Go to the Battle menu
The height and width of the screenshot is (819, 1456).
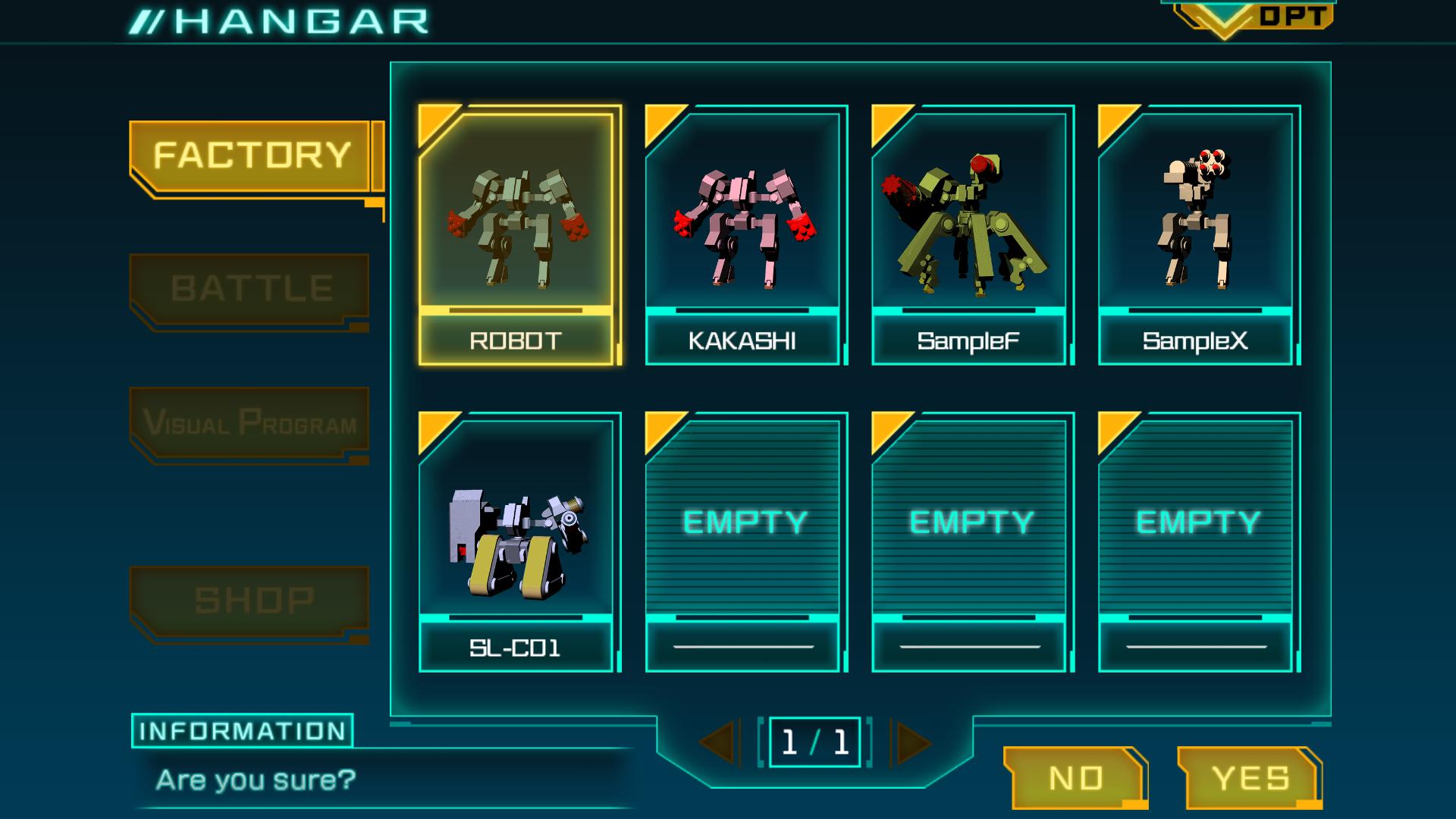pos(251,289)
